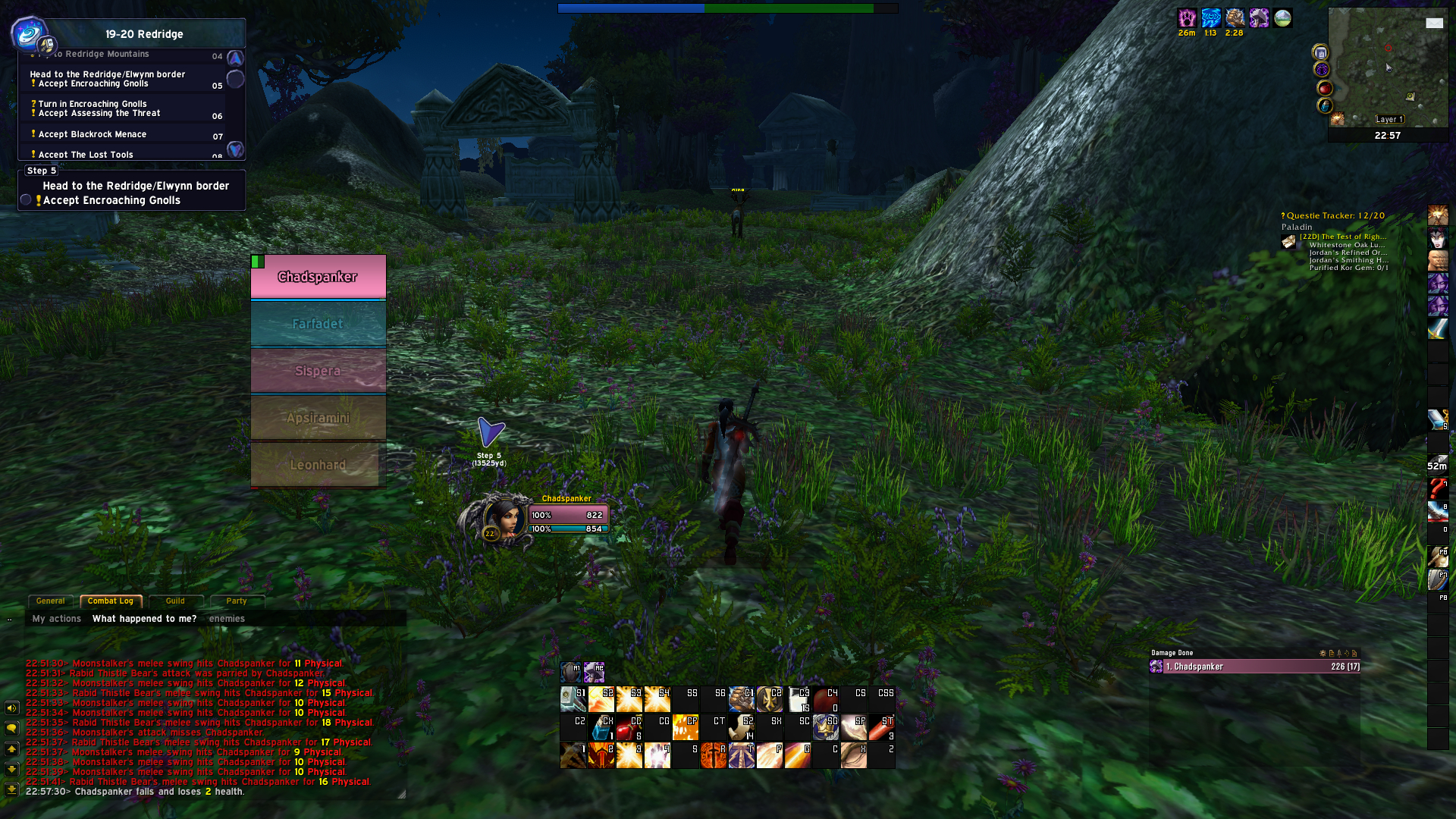
Task: Choose the 'My actions' combat log filter
Action: pyautogui.click(x=57, y=619)
